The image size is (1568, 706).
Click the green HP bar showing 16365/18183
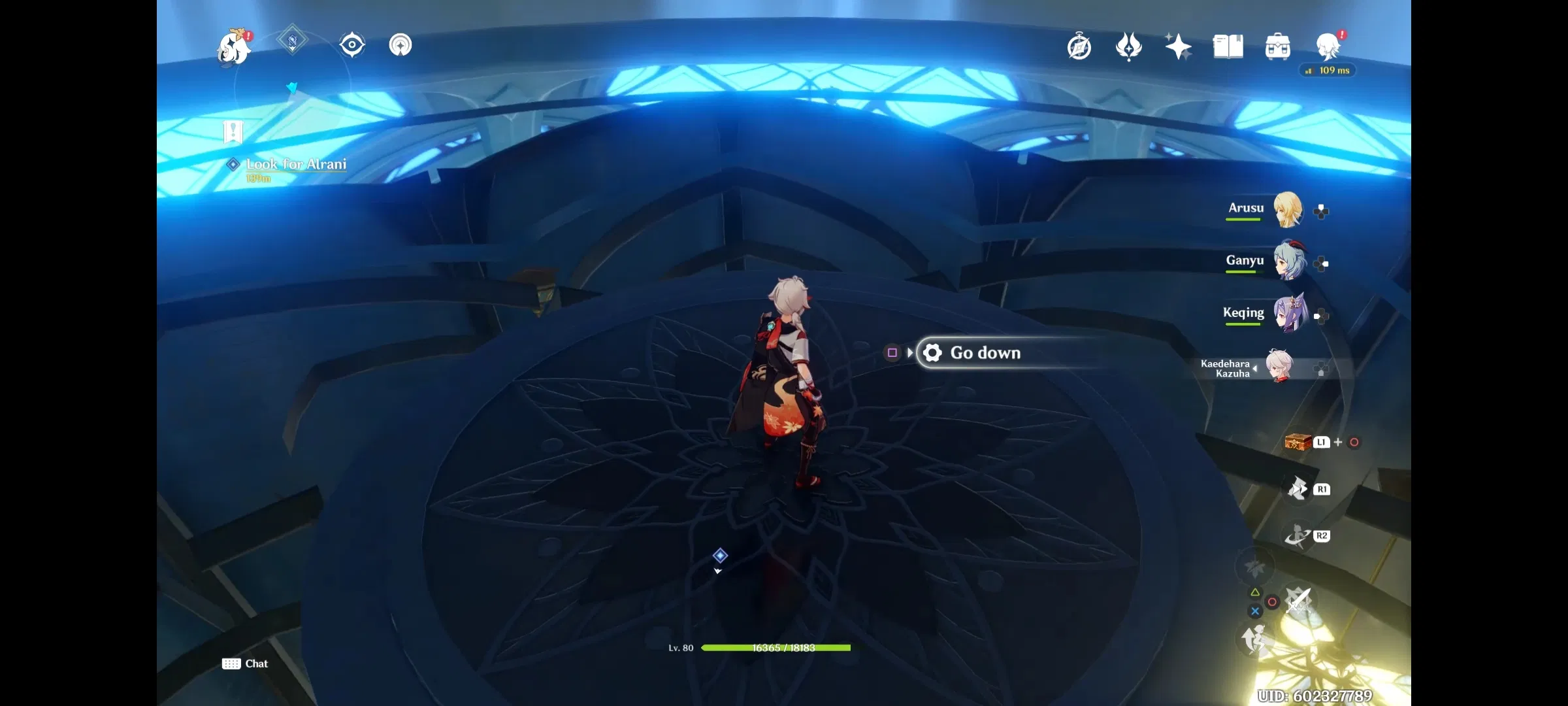point(775,648)
